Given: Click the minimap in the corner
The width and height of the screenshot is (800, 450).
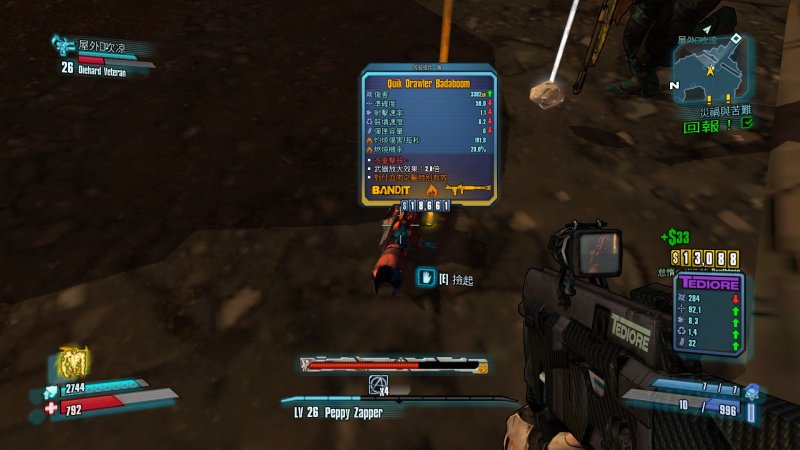Looking at the screenshot, I should (711, 68).
